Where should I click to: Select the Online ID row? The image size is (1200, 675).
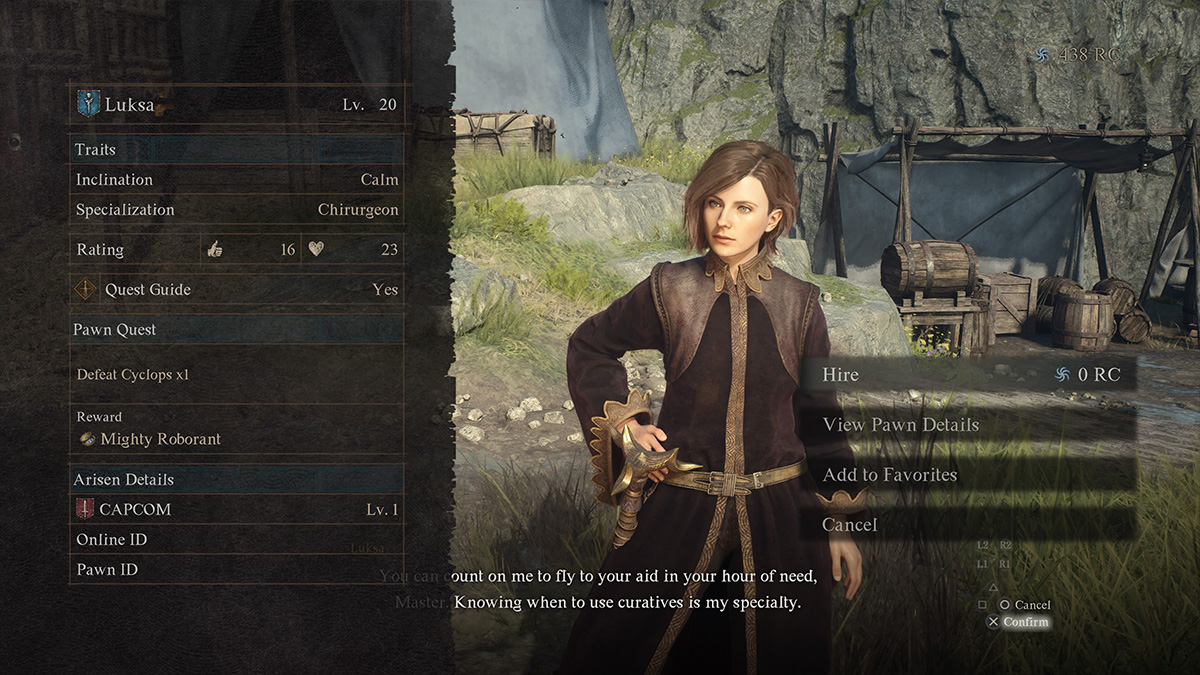click(x=237, y=540)
